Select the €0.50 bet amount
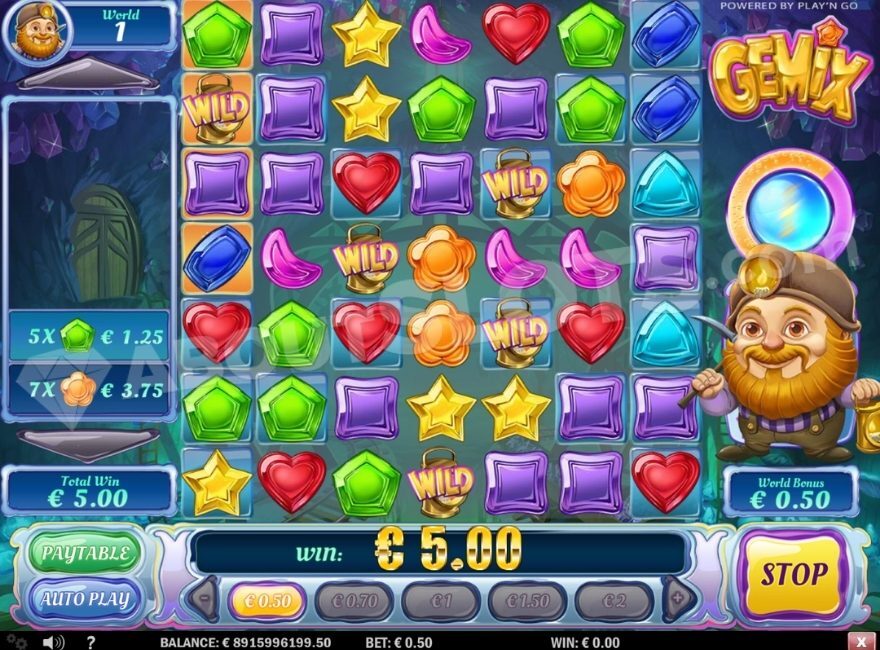Screen dimensions: 880x650 pos(267,601)
